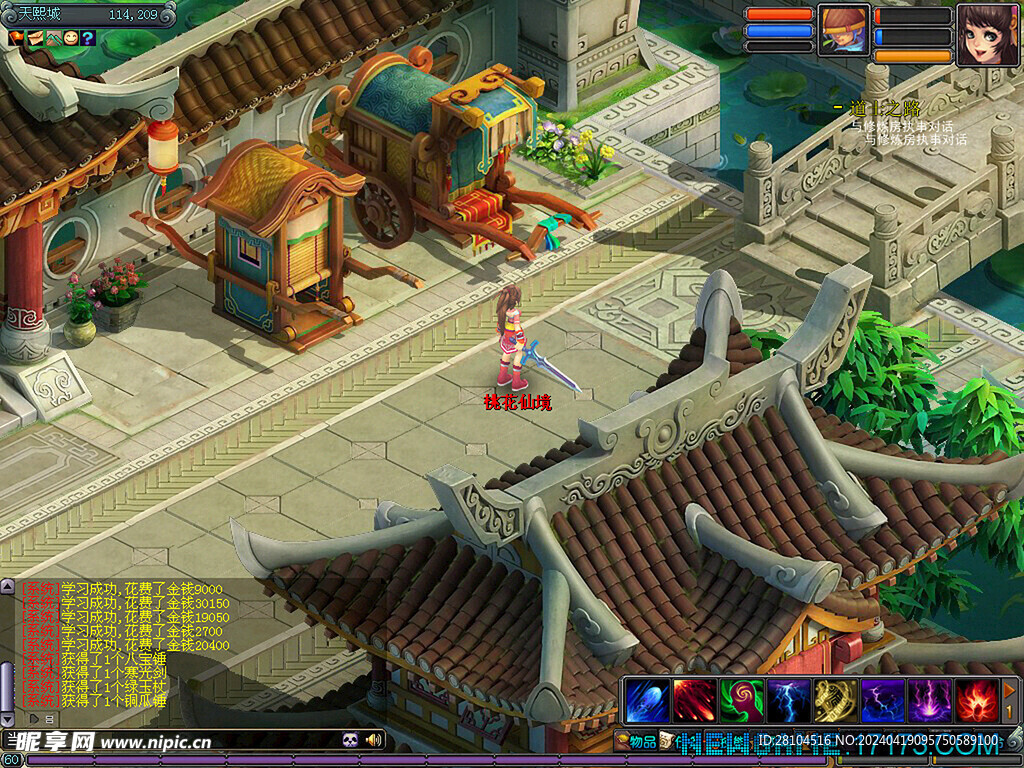
Task: Use the green spiral head skill
Action: click(x=741, y=700)
